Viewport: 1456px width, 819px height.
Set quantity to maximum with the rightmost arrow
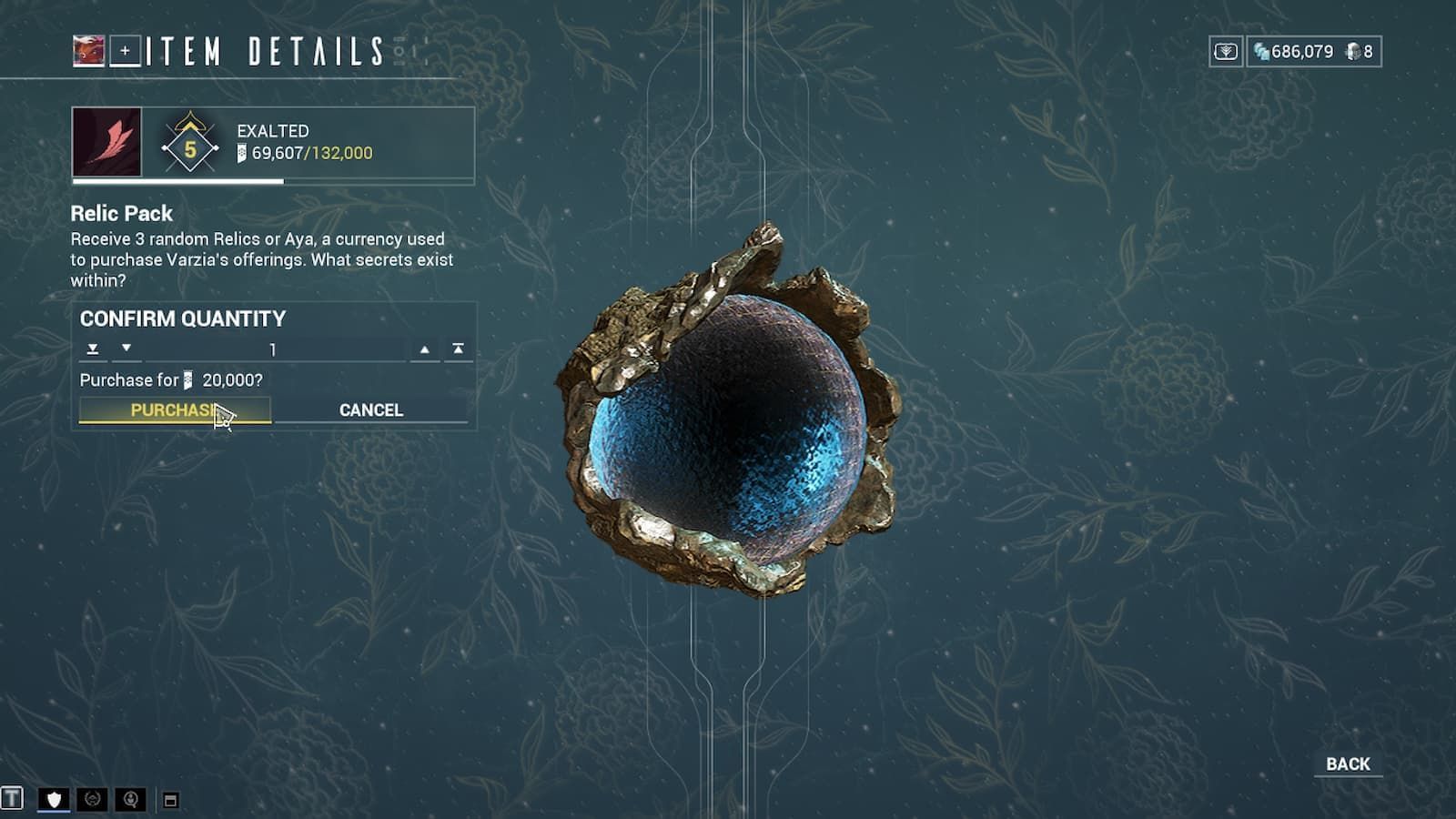pos(457,349)
